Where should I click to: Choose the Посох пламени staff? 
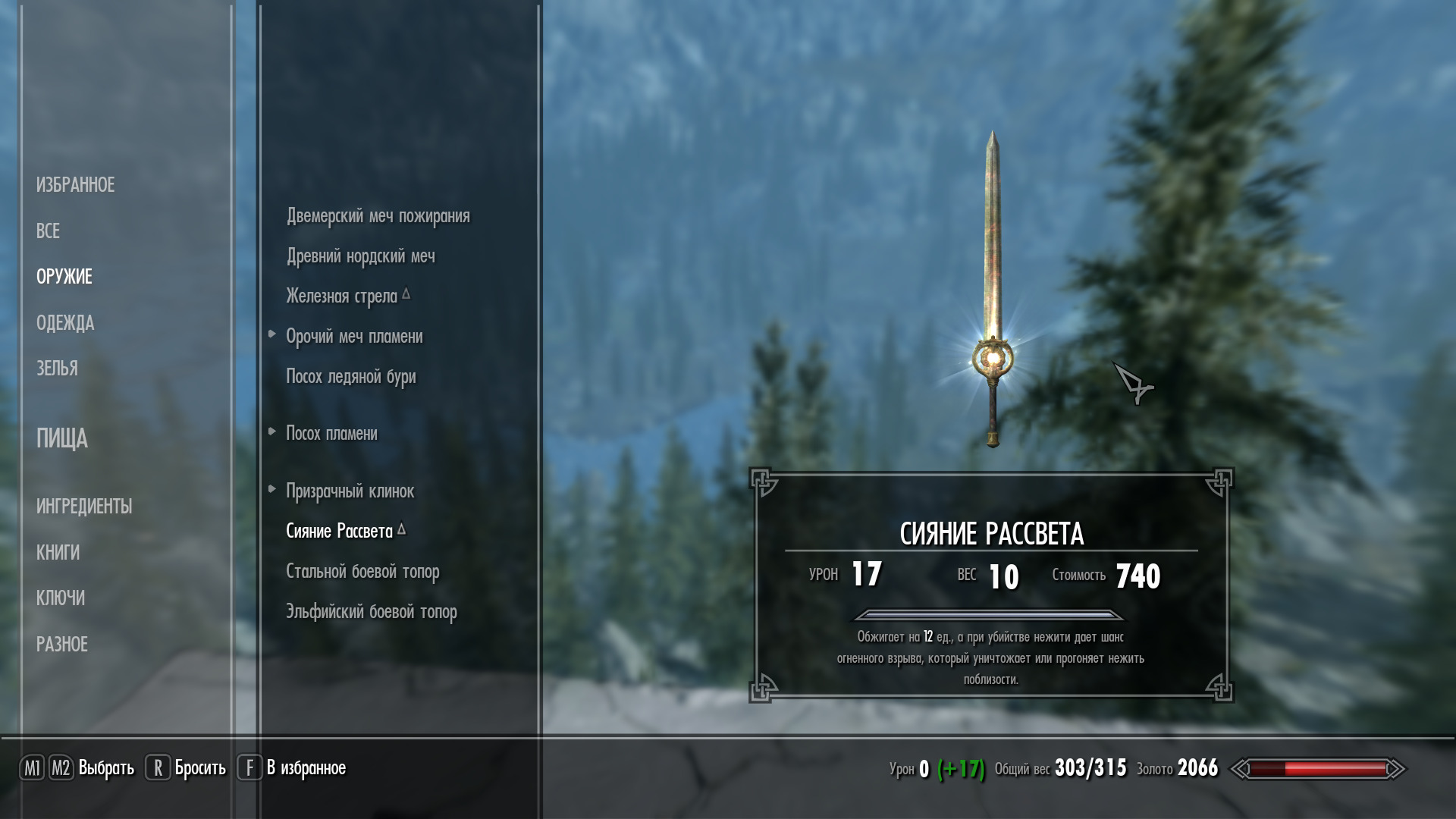click(x=331, y=434)
